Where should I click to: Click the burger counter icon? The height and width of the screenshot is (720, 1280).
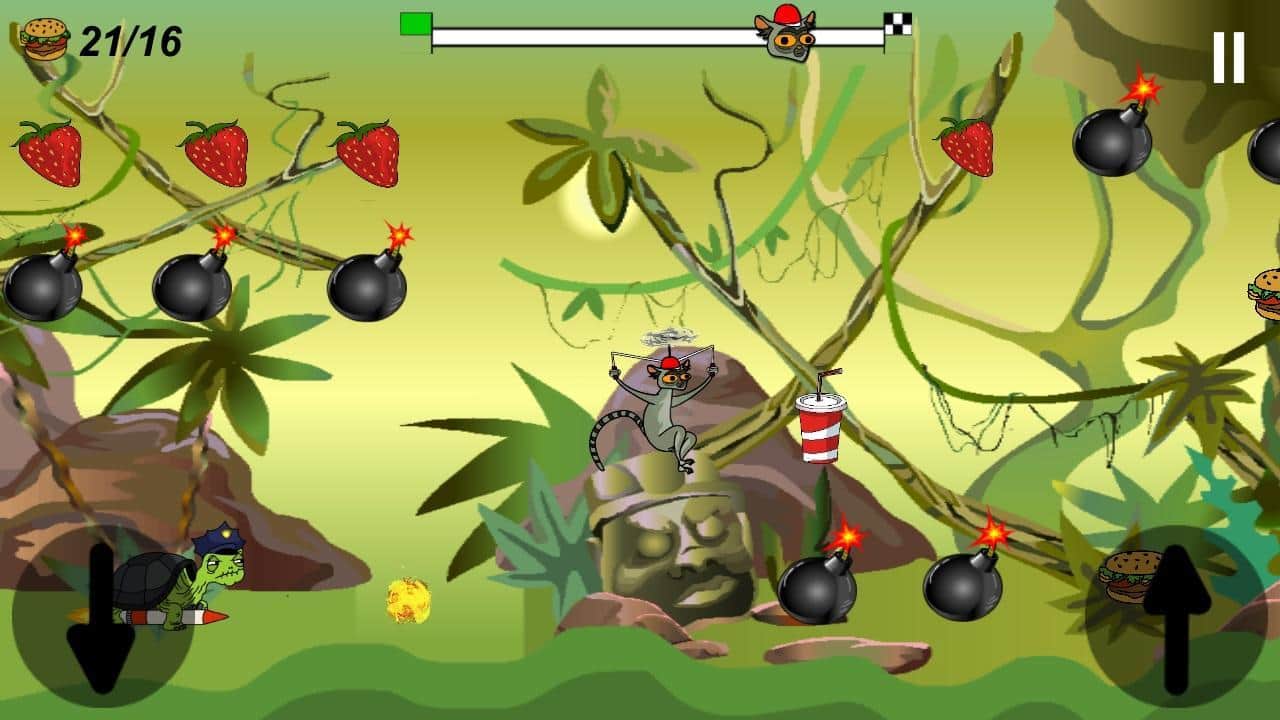[44, 38]
